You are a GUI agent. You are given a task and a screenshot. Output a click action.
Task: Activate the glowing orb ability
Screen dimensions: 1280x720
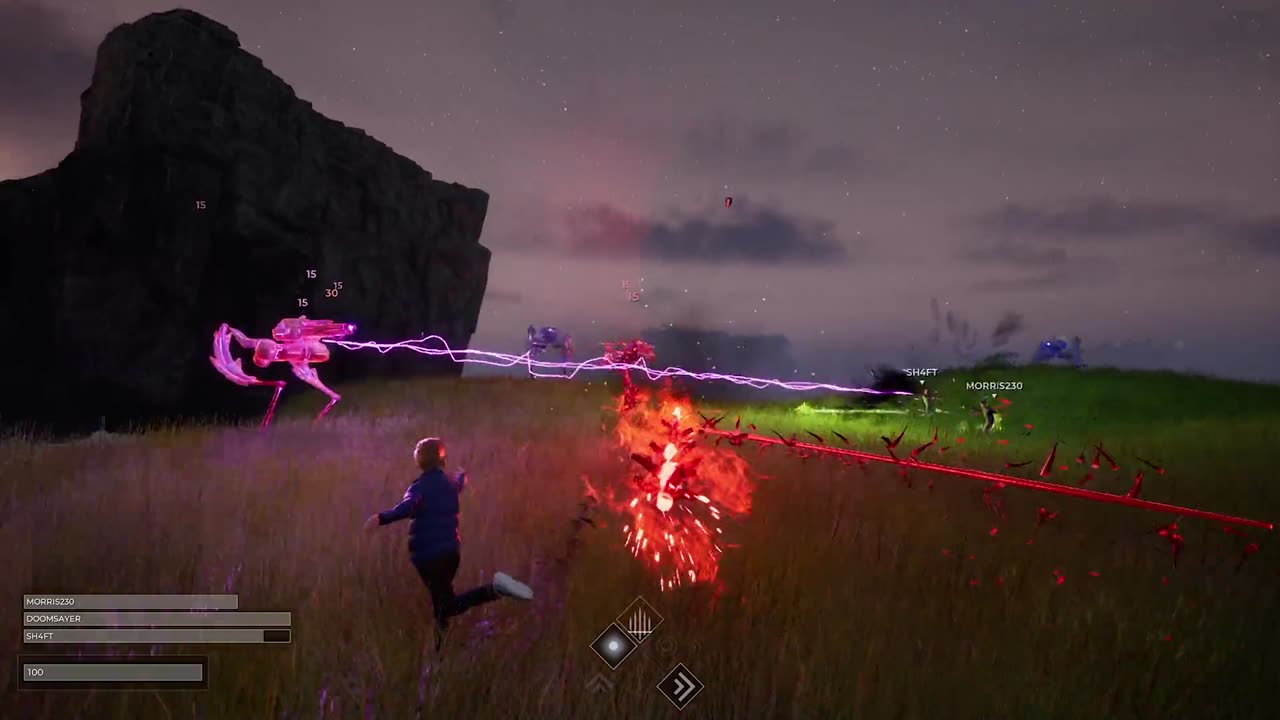pyautogui.click(x=613, y=646)
